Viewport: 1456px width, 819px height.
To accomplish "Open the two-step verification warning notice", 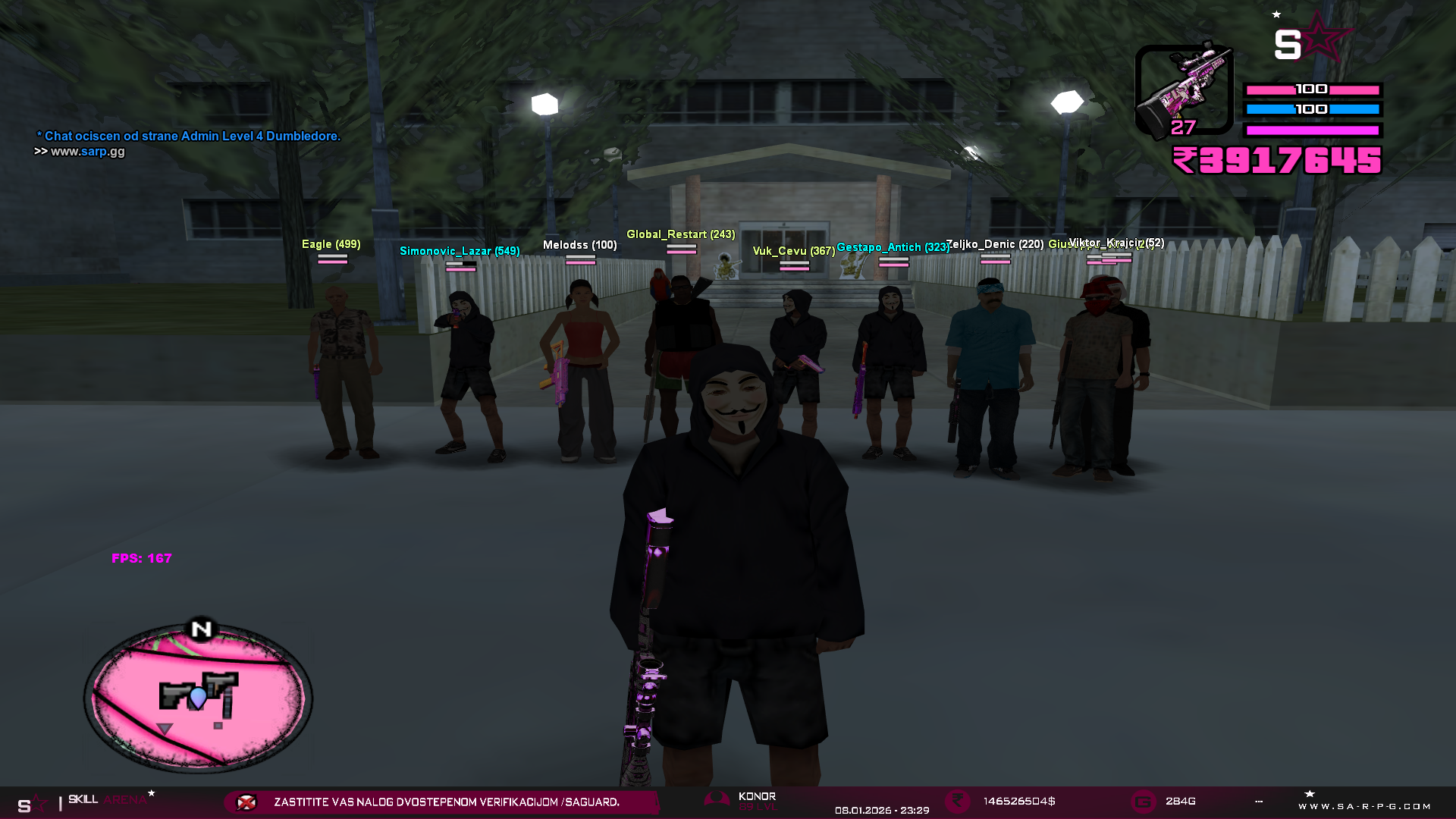I will pyautogui.click(x=447, y=802).
